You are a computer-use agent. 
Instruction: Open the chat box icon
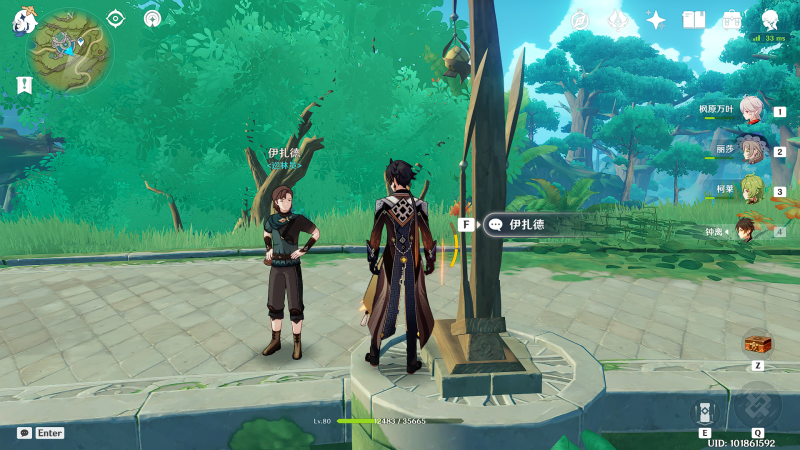click(24, 433)
